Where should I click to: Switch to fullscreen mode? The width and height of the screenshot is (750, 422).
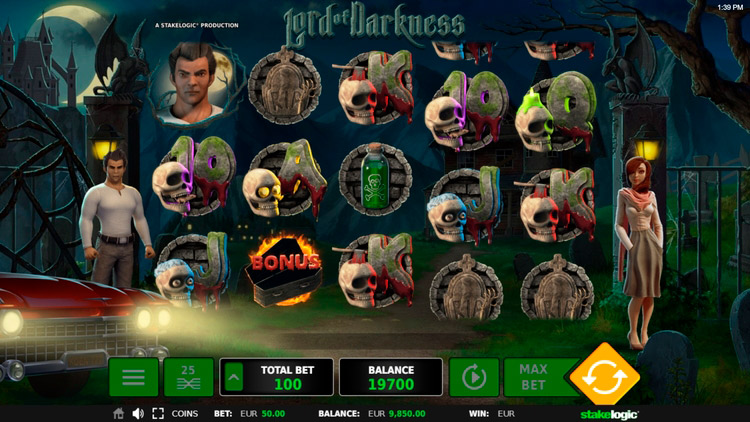click(158, 413)
